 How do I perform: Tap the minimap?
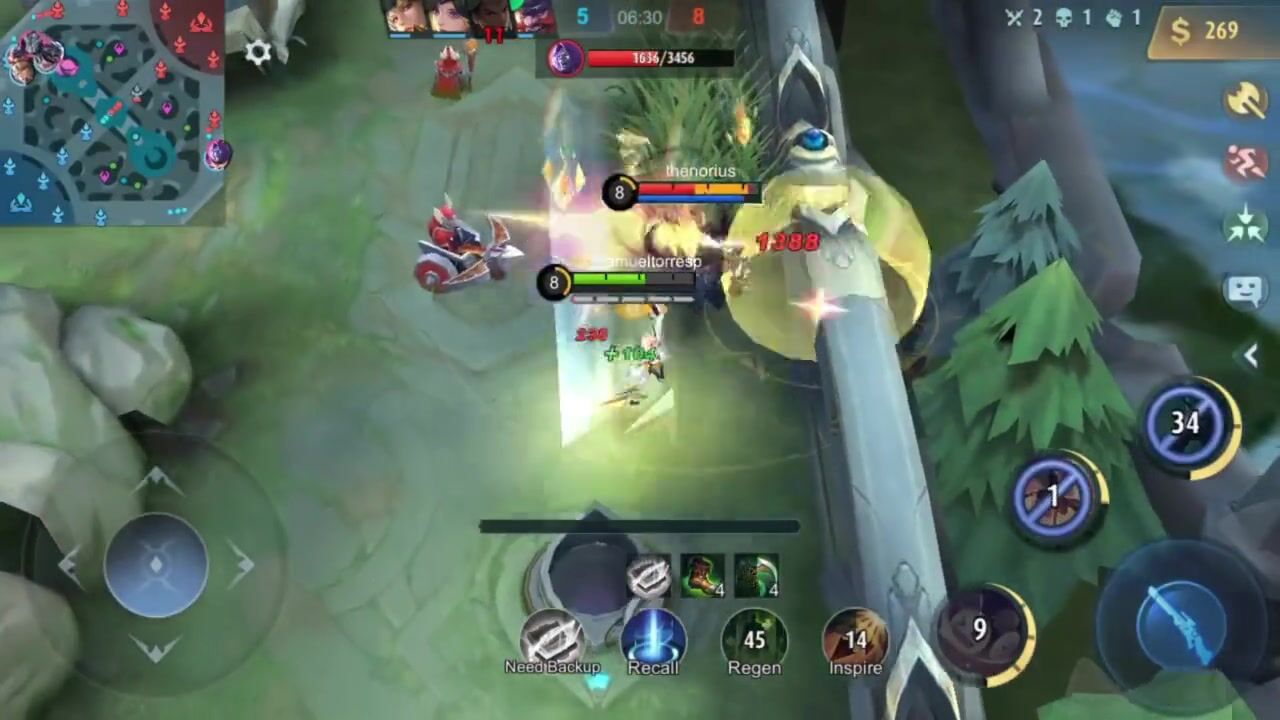112,110
